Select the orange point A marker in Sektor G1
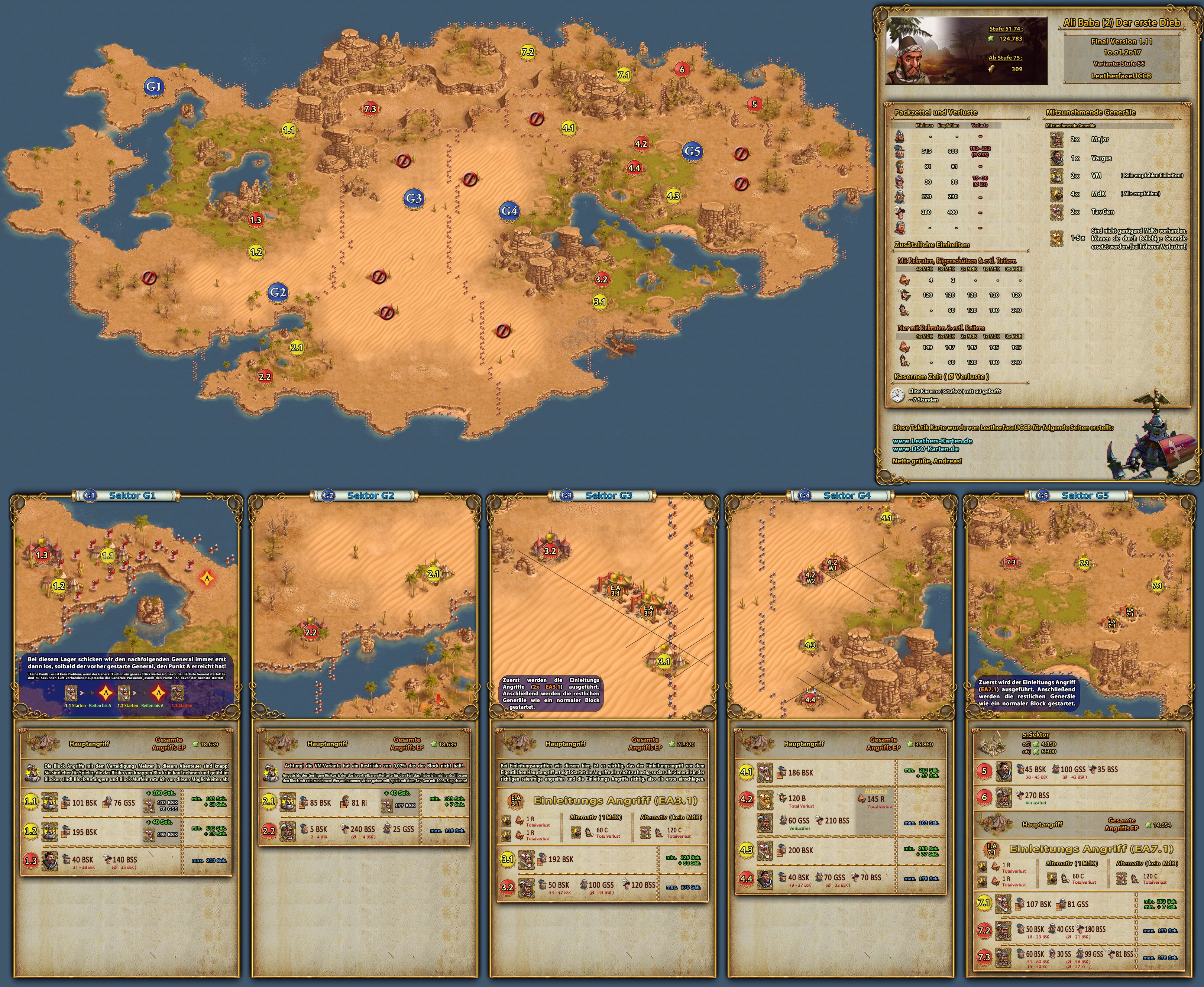The height and width of the screenshot is (987, 1204). (207, 579)
